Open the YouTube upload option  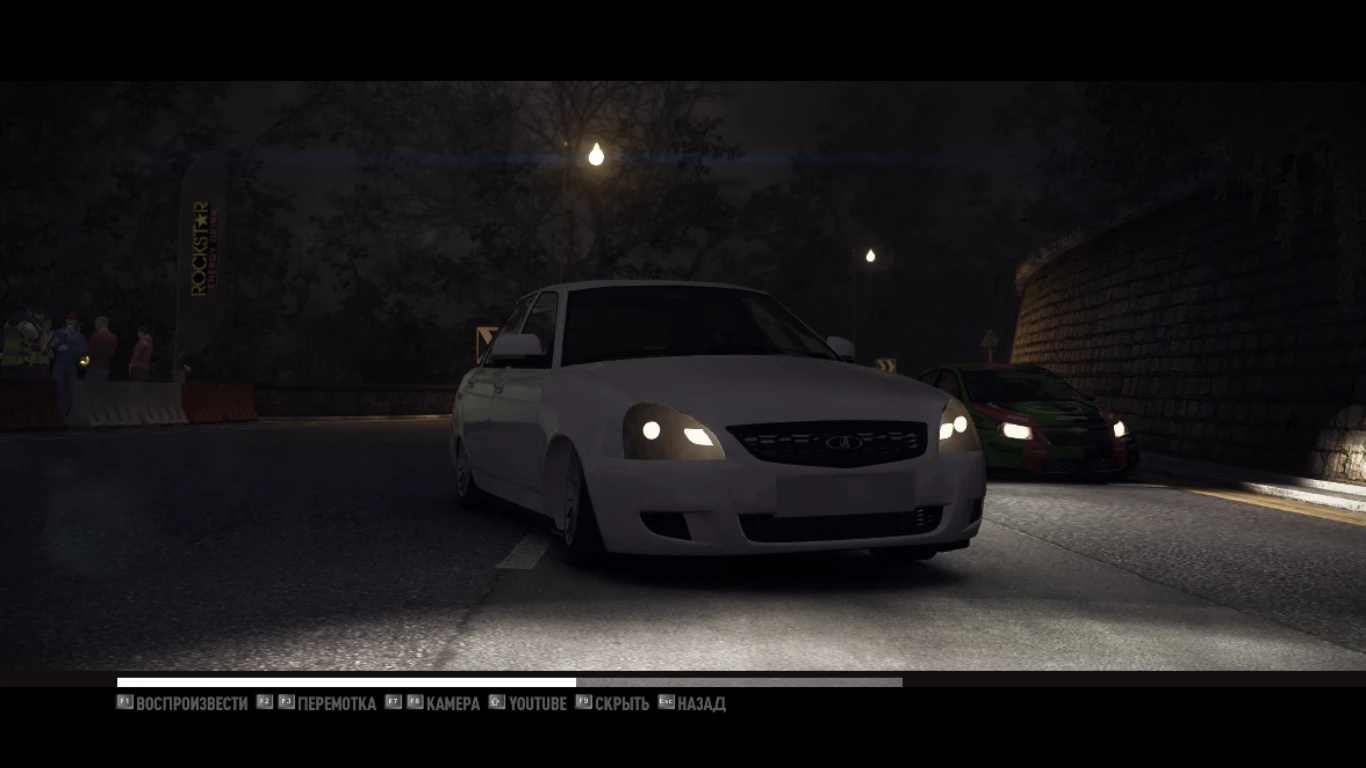(537, 704)
